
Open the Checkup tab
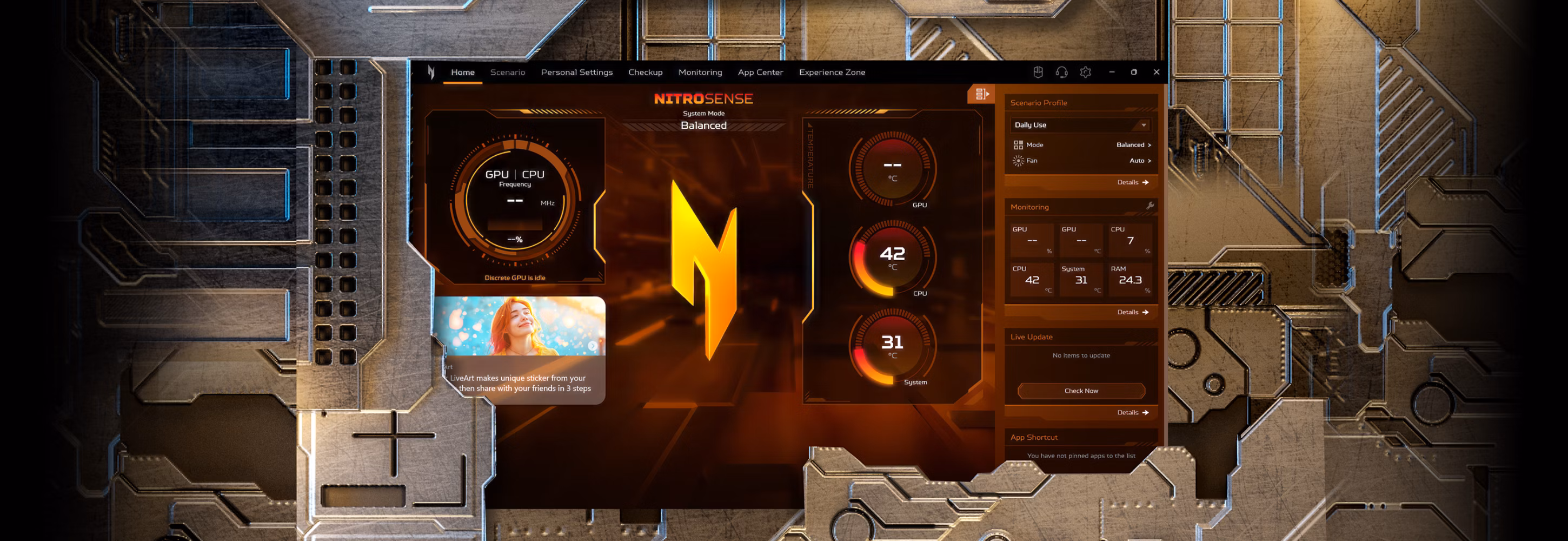[x=645, y=72]
